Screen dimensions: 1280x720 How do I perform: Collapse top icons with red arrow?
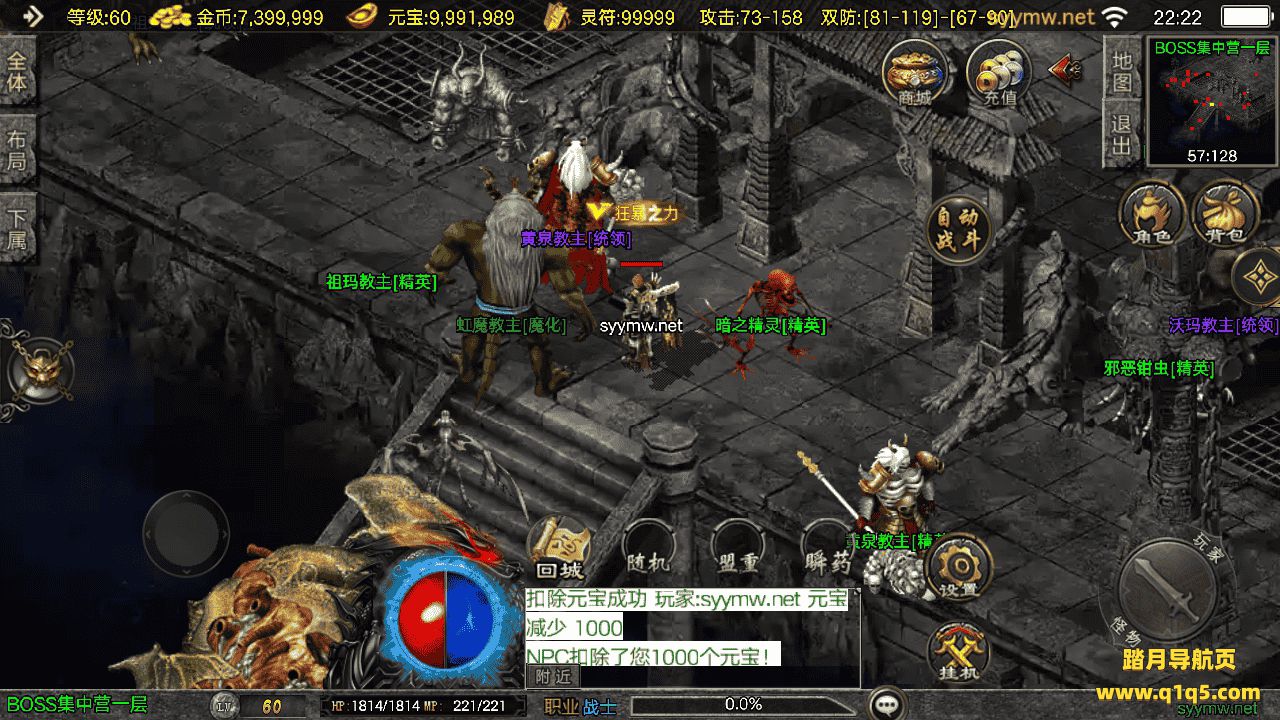pyautogui.click(x=1065, y=69)
